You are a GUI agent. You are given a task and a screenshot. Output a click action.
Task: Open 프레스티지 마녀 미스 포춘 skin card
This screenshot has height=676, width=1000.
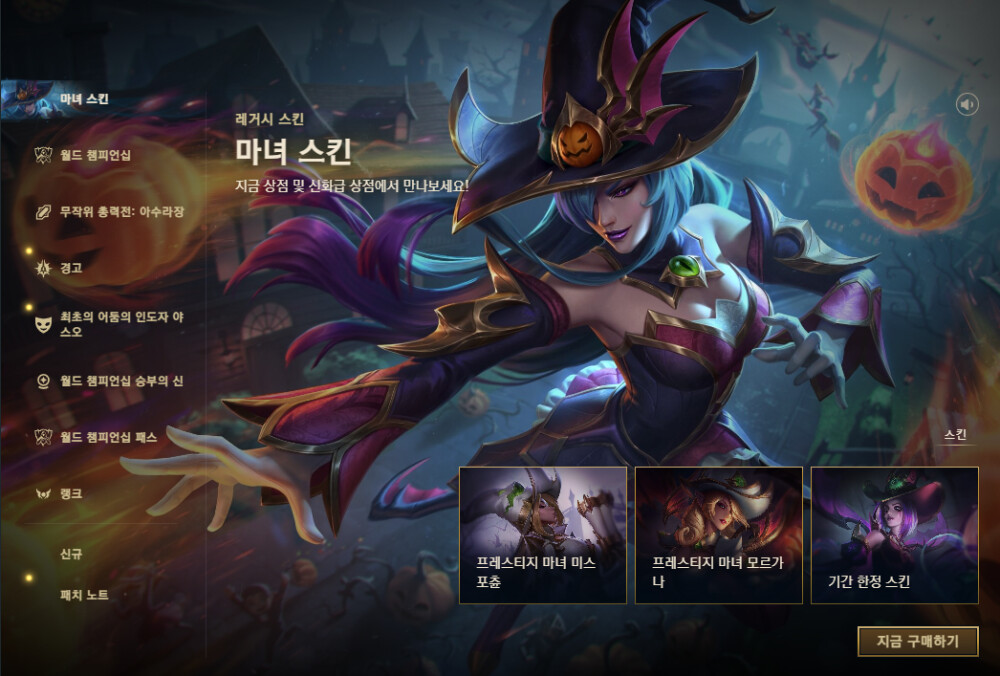point(543,535)
